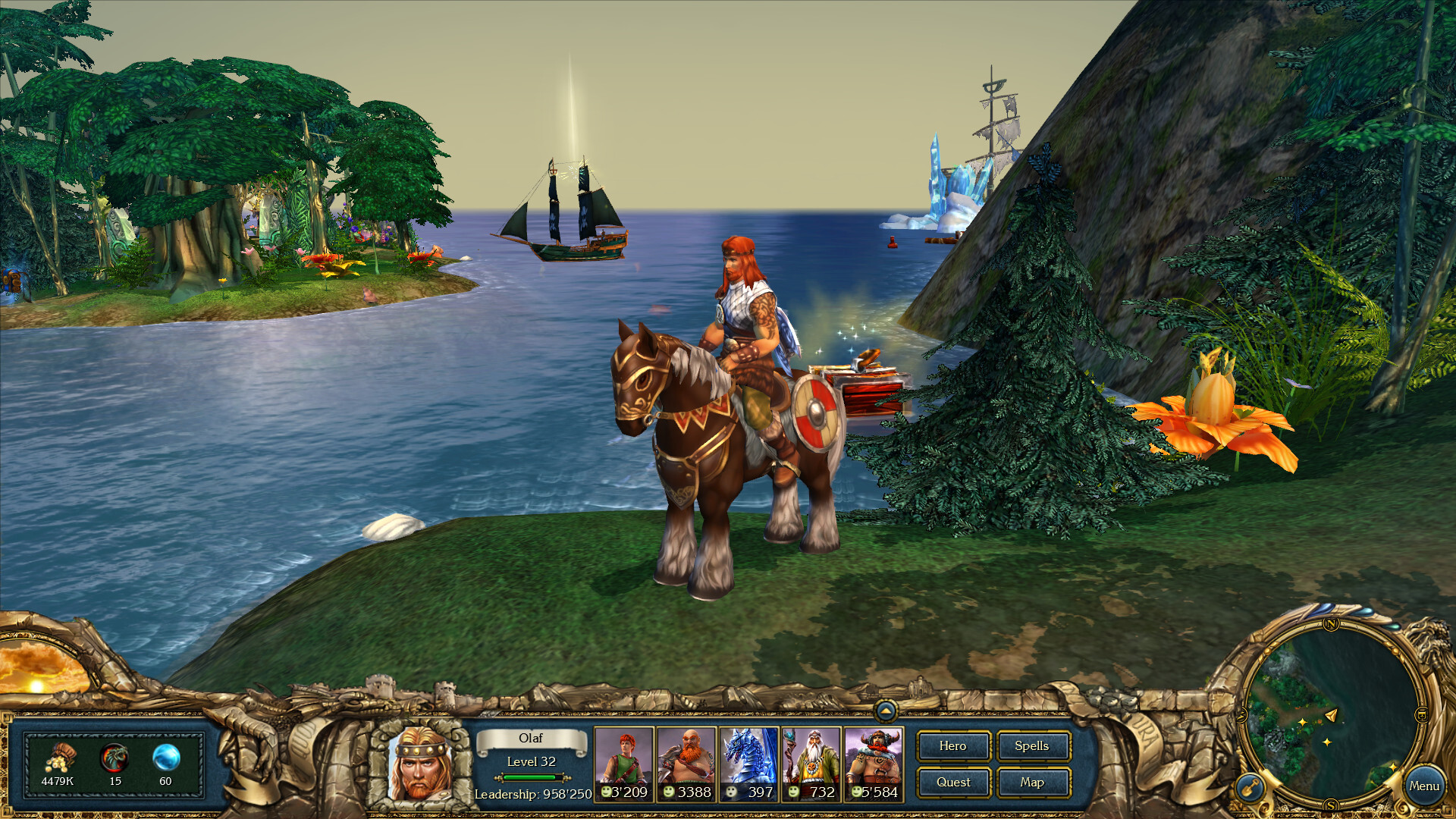The width and height of the screenshot is (1456, 819).
Task: Open the Quest log
Action: pos(952,783)
